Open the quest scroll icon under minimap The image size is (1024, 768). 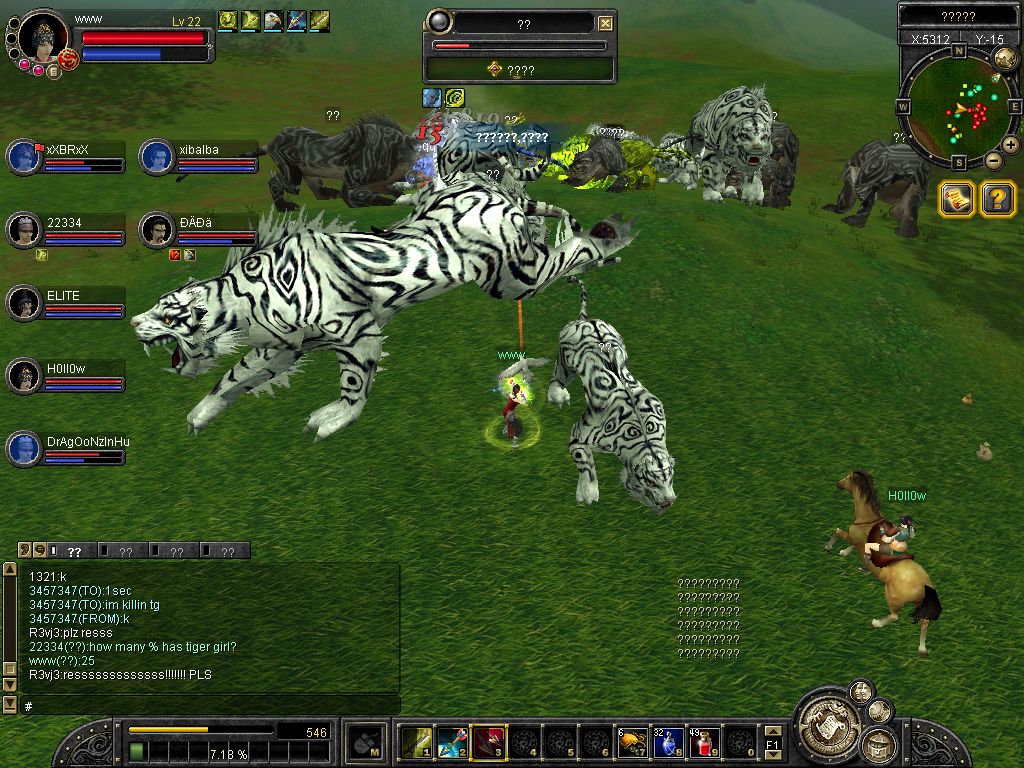tap(957, 199)
